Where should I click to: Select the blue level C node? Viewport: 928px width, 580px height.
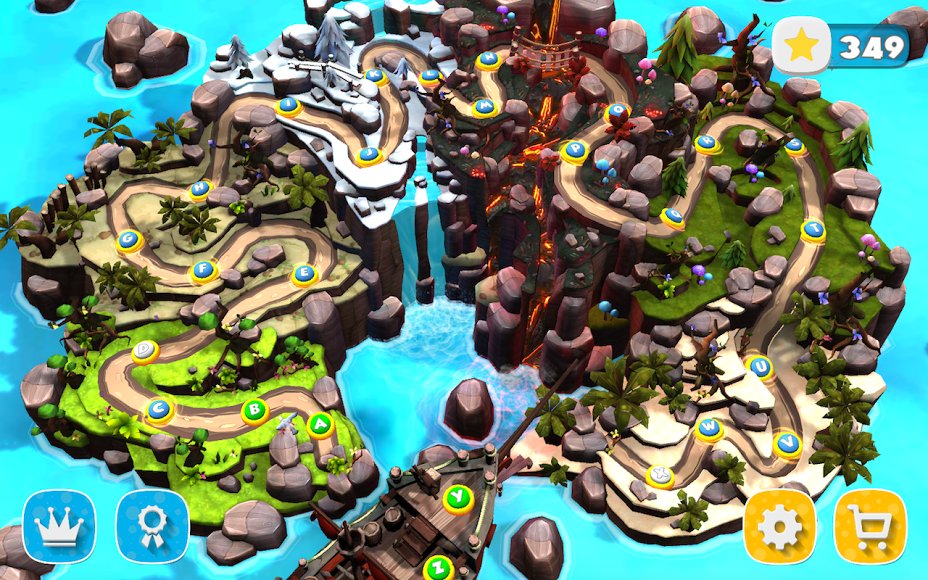coord(158,409)
